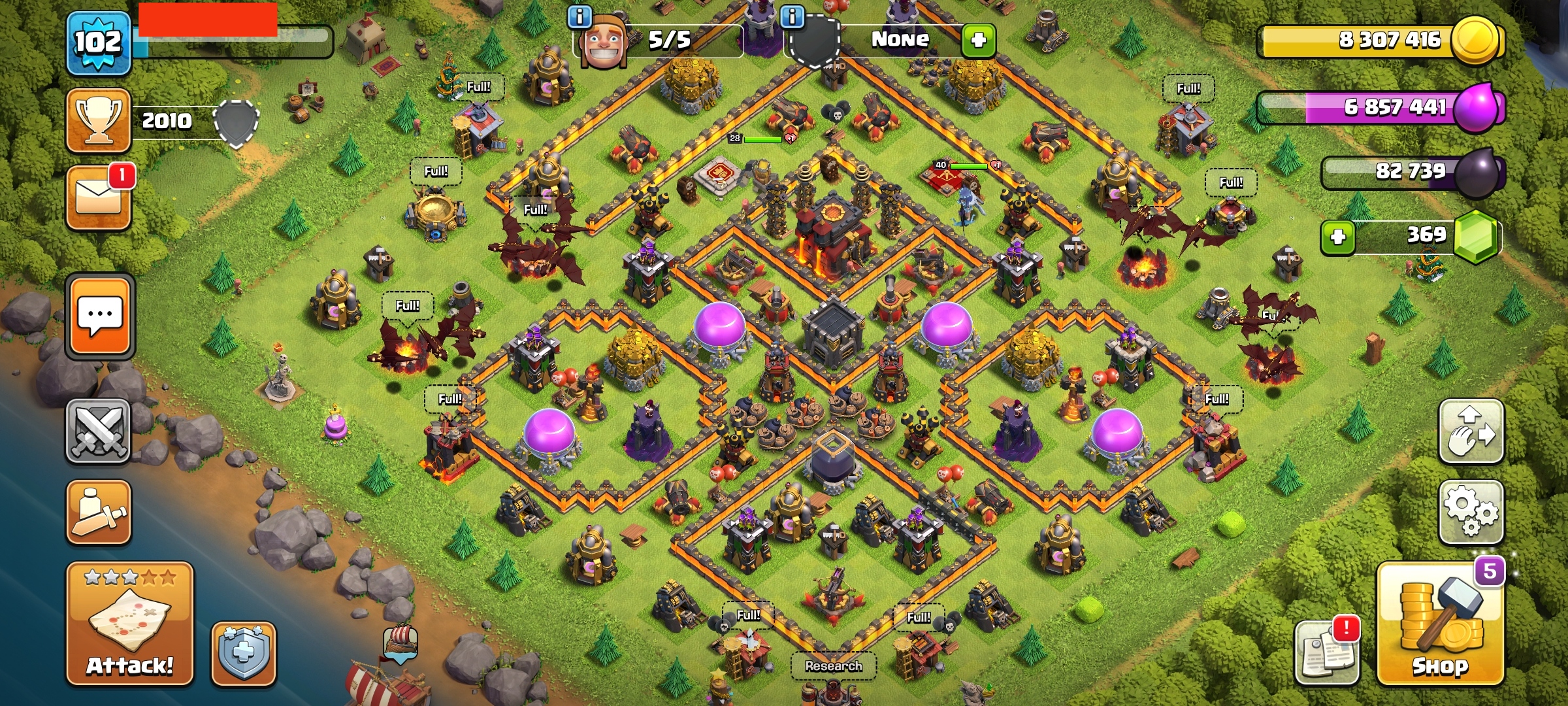Add a shield with the green plus
This screenshot has width=1568, height=706.
coord(978,41)
